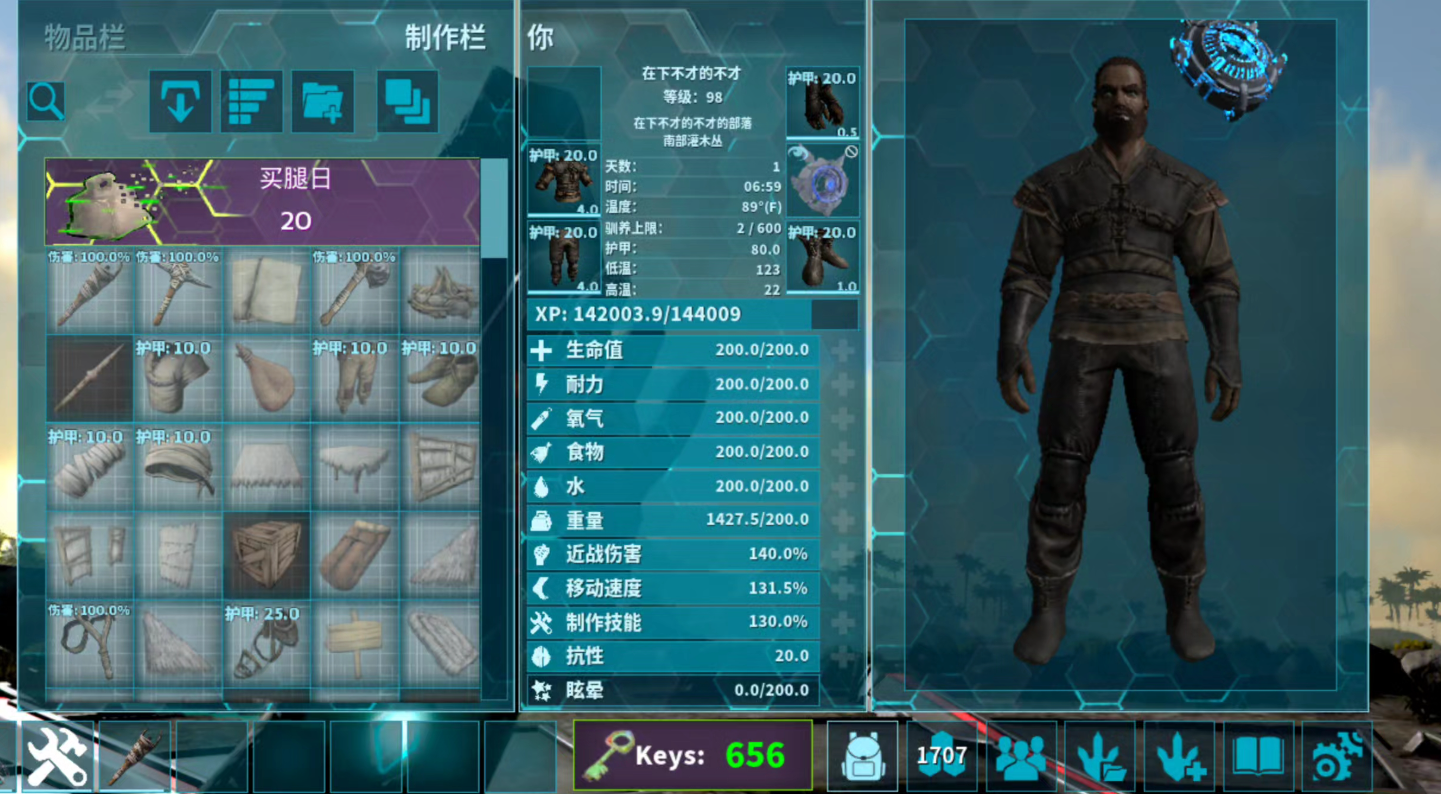Open the inventory search magnifier
This screenshot has height=794, width=1441.
click(x=47, y=101)
